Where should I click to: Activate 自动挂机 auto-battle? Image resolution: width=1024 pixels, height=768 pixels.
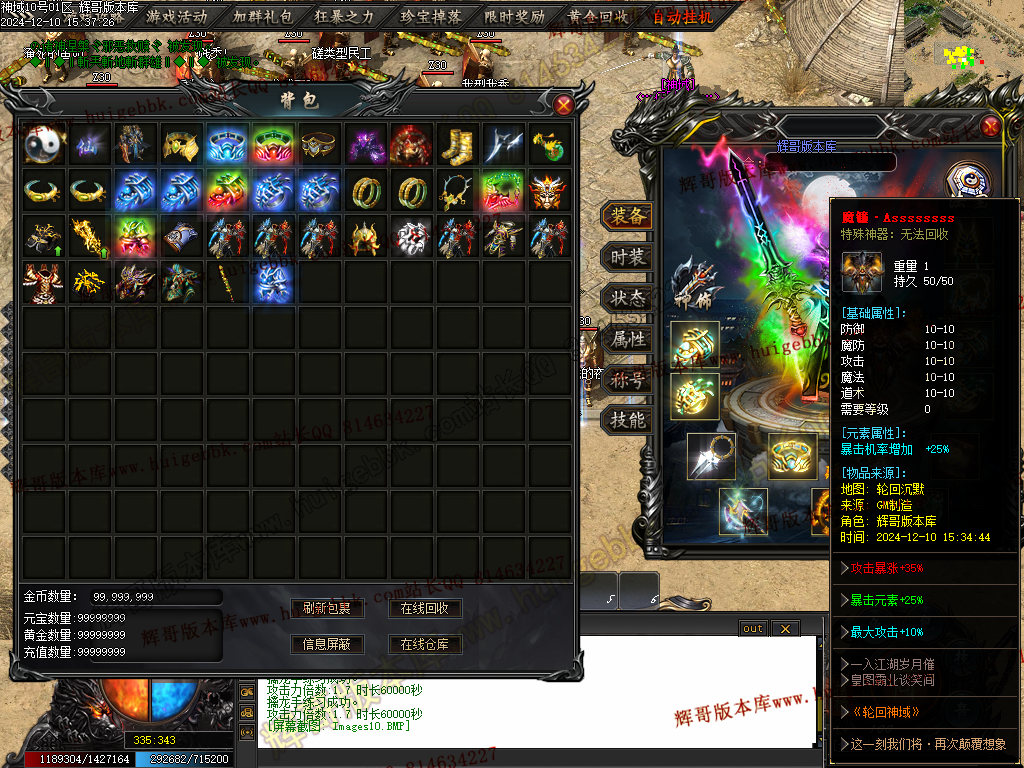(682, 16)
